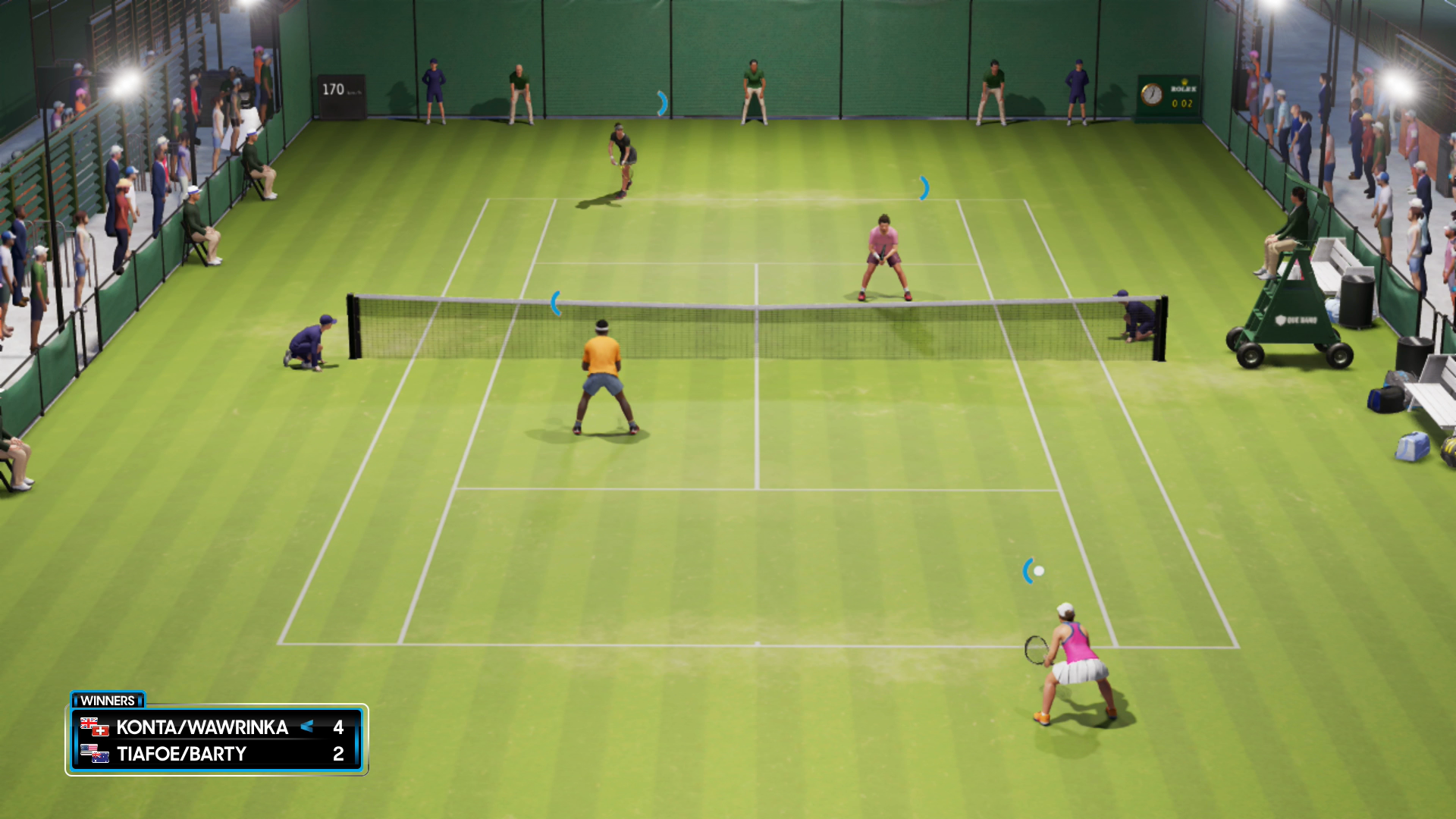The image size is (1456, 819).
Task: Toggle the blue serve indicator arrow next to Konta/Wawrinka
Action: pyautogui.click(x=306, y=726)
